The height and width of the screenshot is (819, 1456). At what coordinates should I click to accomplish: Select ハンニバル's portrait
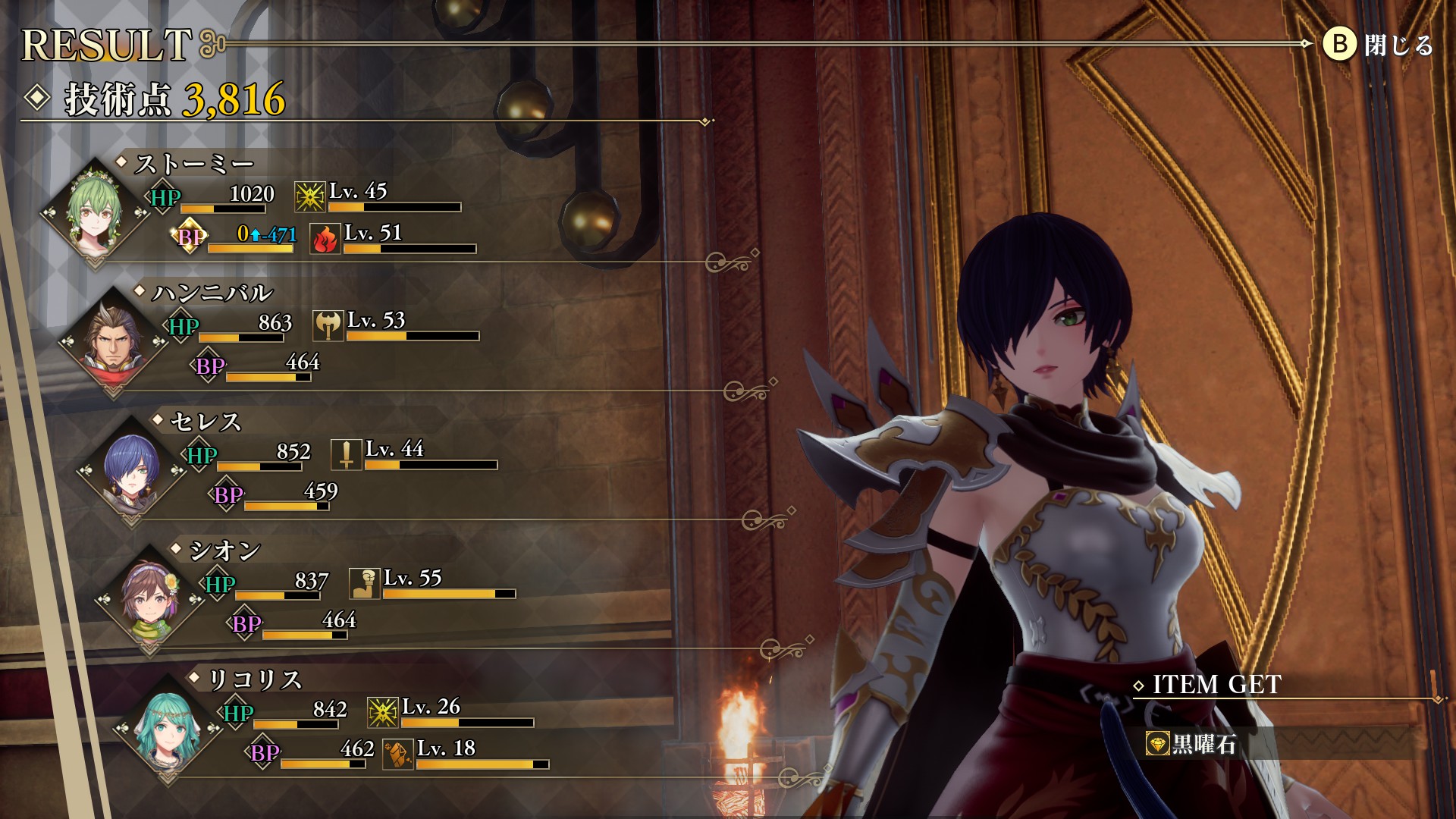tap(113, 340)
